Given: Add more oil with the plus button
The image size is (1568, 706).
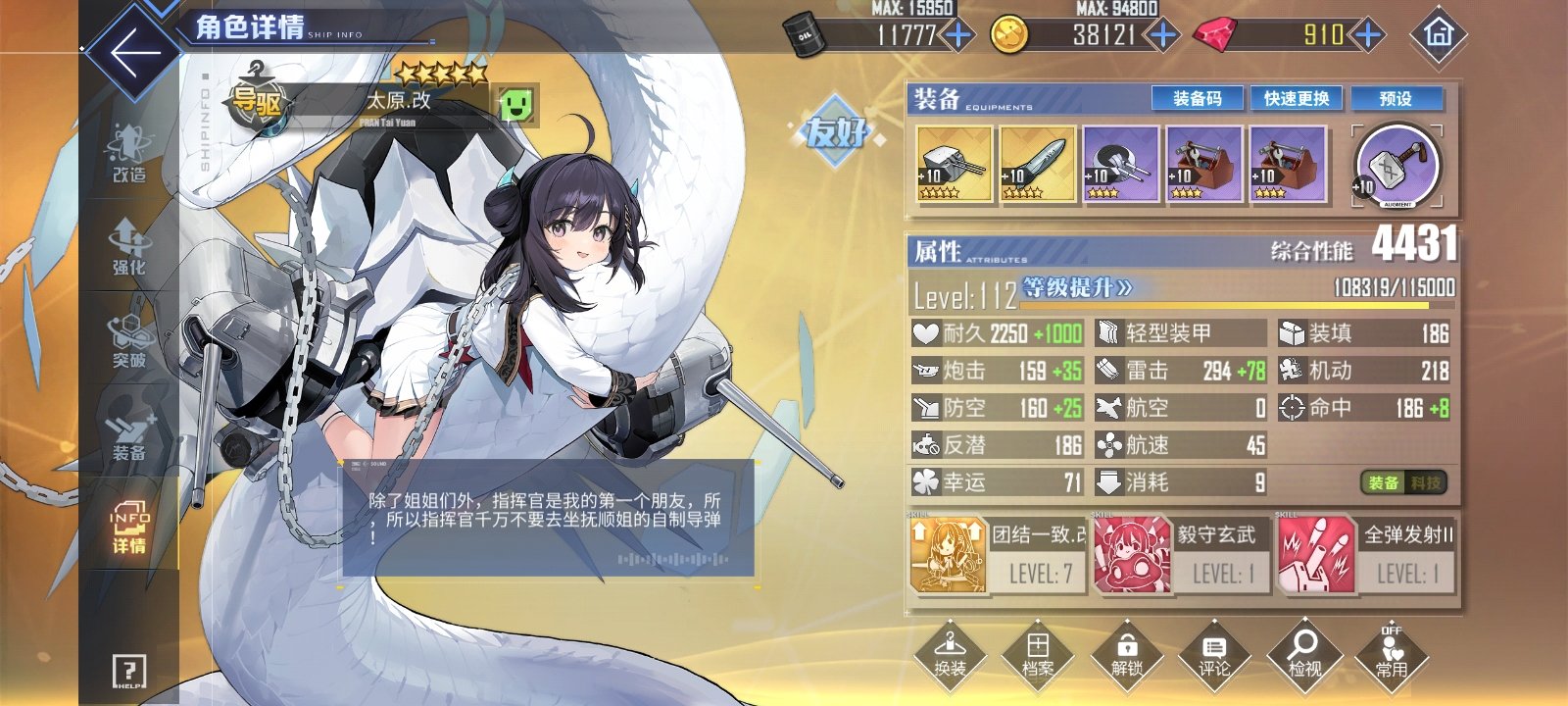Looking at the screenshot, I should pos(957,36).
